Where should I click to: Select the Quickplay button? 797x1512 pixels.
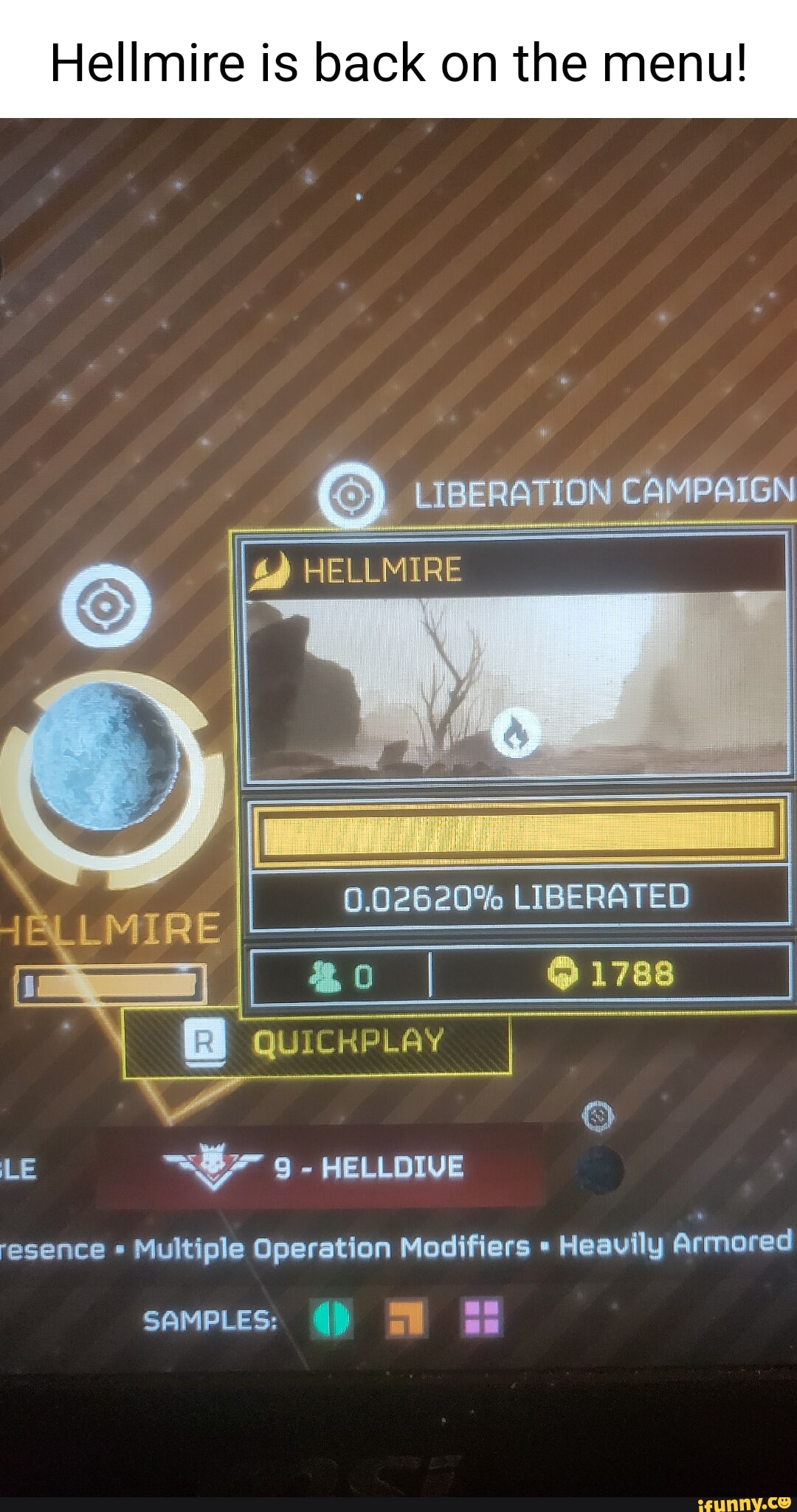click(x=317, y=1042)
